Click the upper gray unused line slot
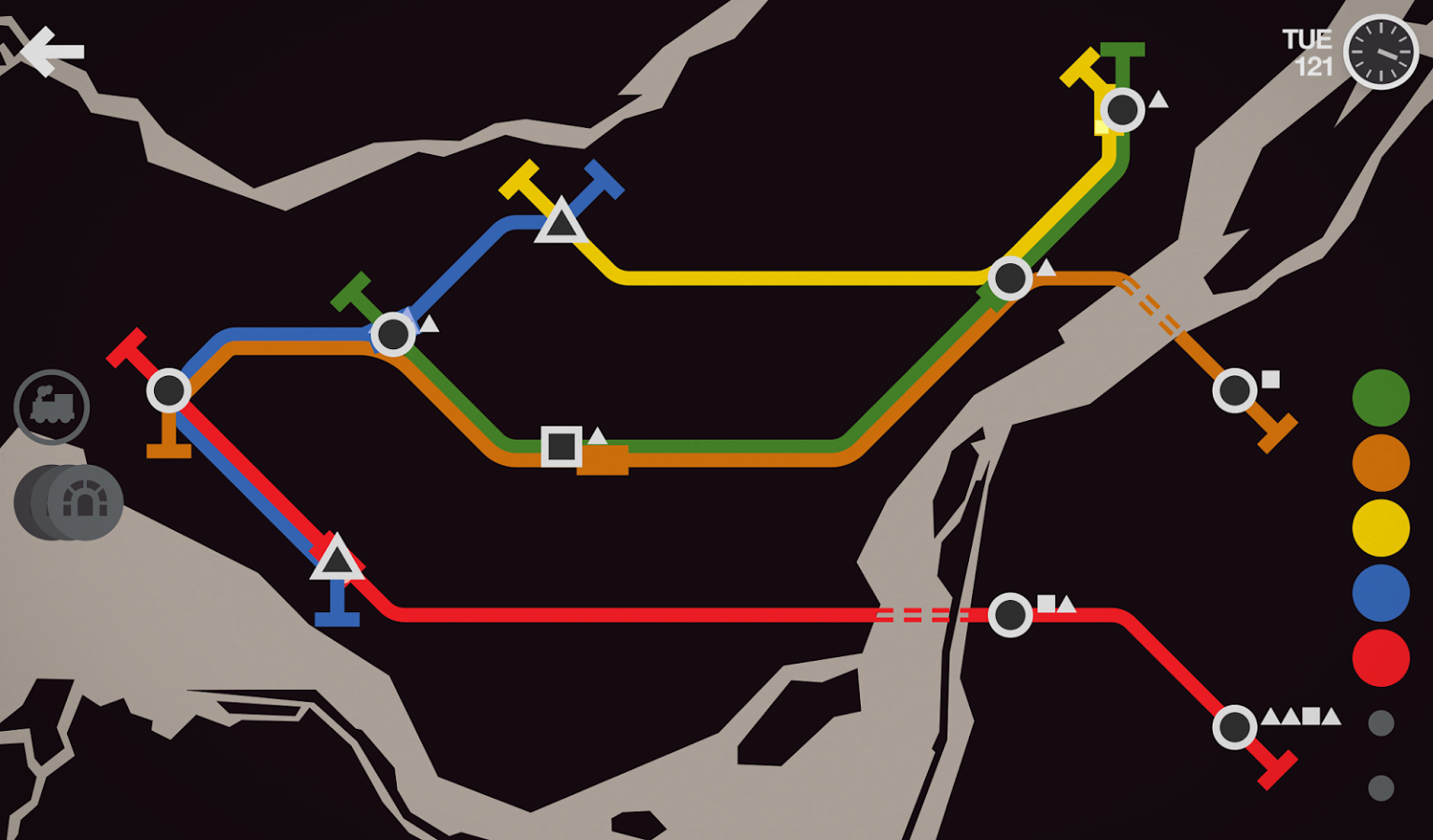The width and height of the screenshot is (1433, 840). pos(1379,723)
